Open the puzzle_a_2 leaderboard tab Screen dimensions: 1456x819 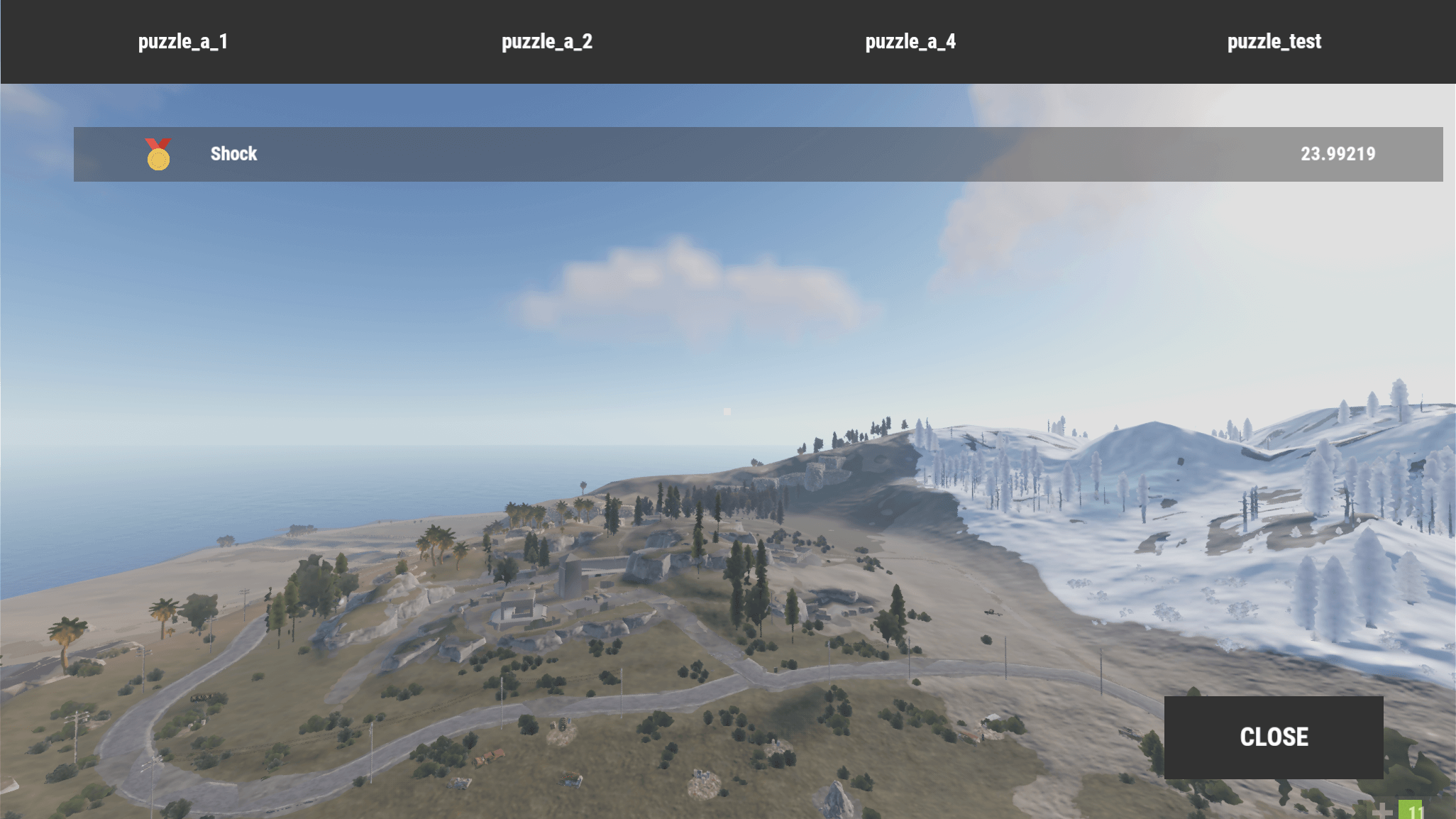click(x=546, y=42)
